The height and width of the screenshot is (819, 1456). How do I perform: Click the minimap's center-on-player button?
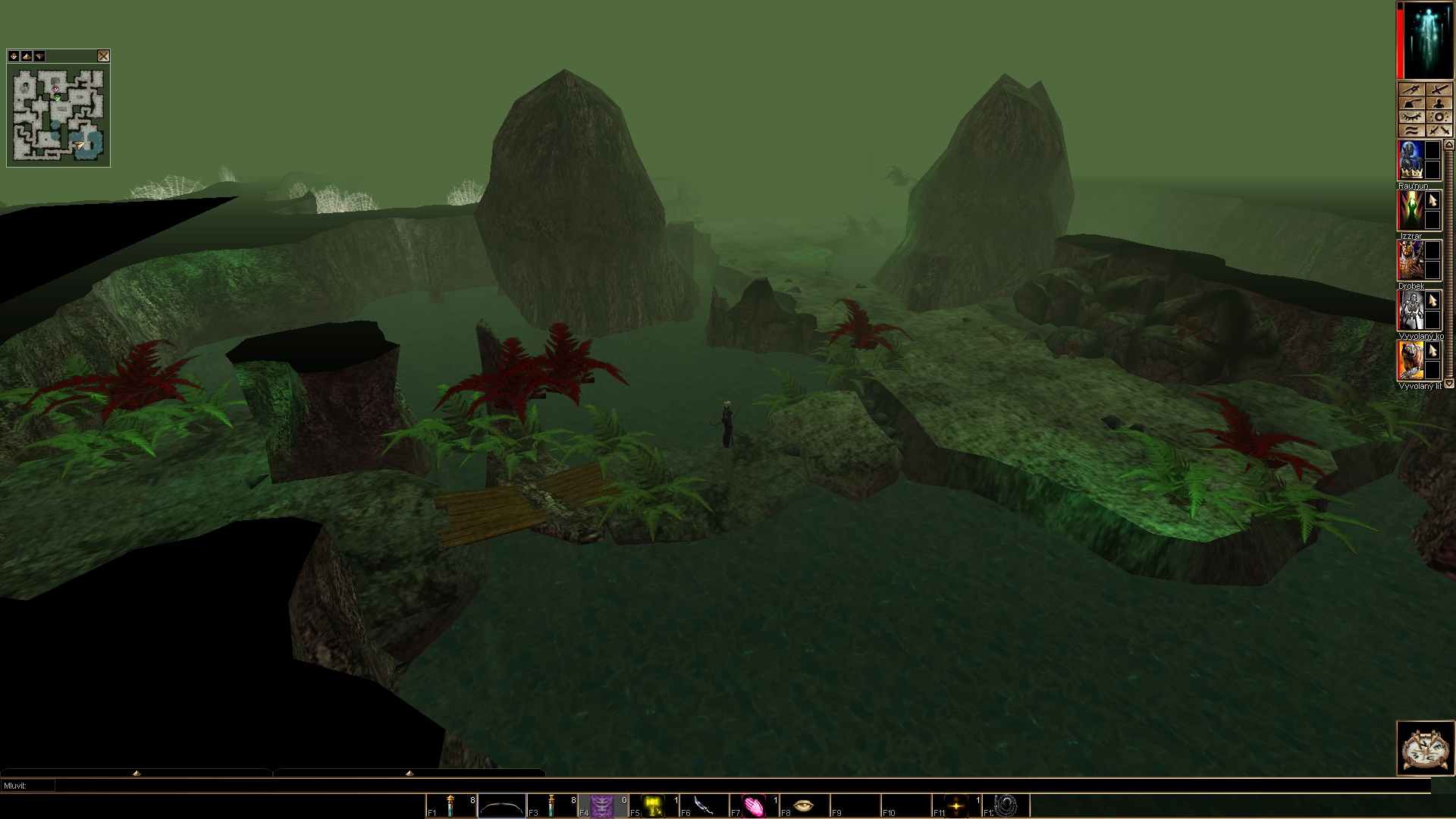click(14, 56)
